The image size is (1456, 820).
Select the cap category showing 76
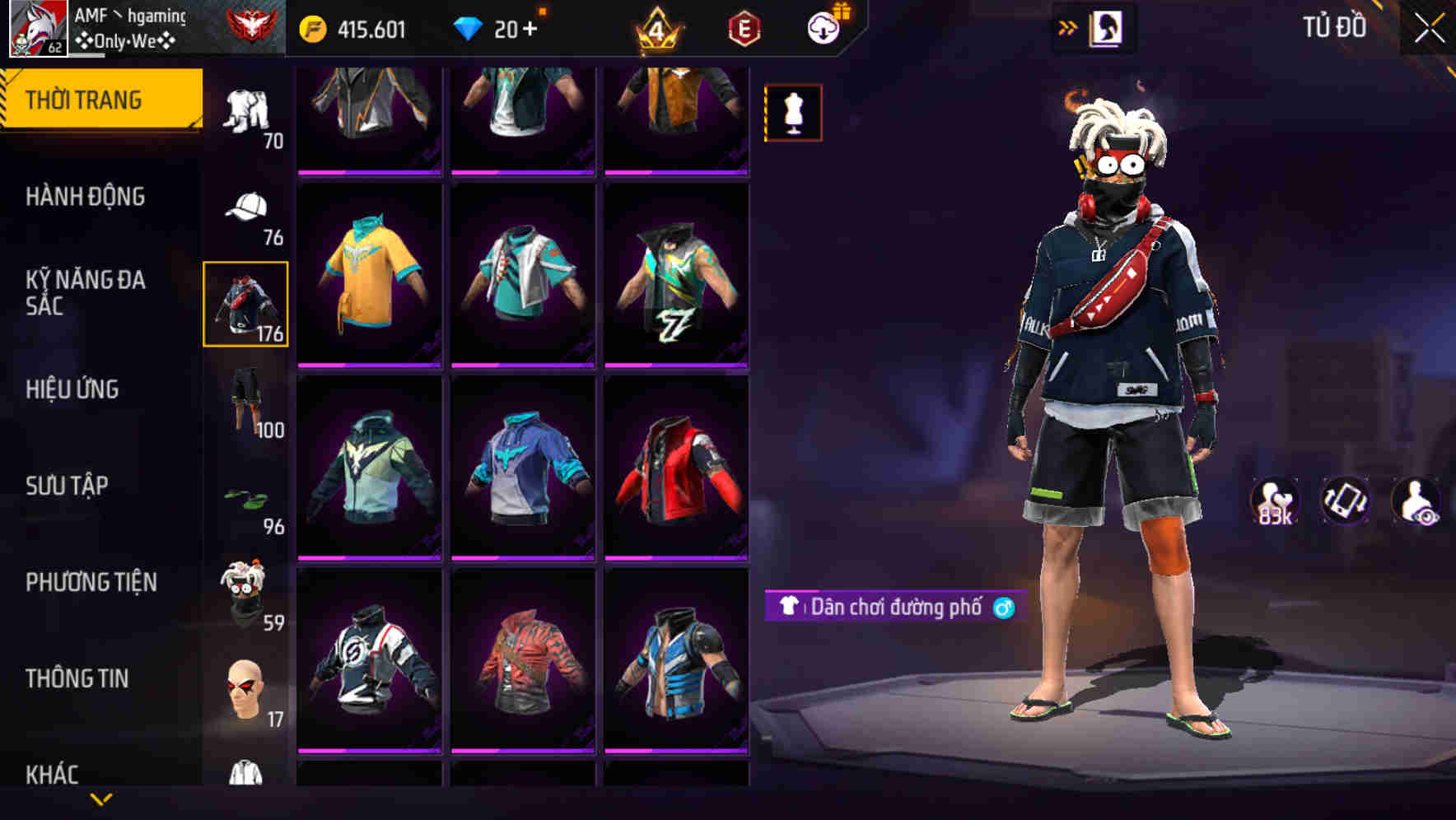click(245, 206)
